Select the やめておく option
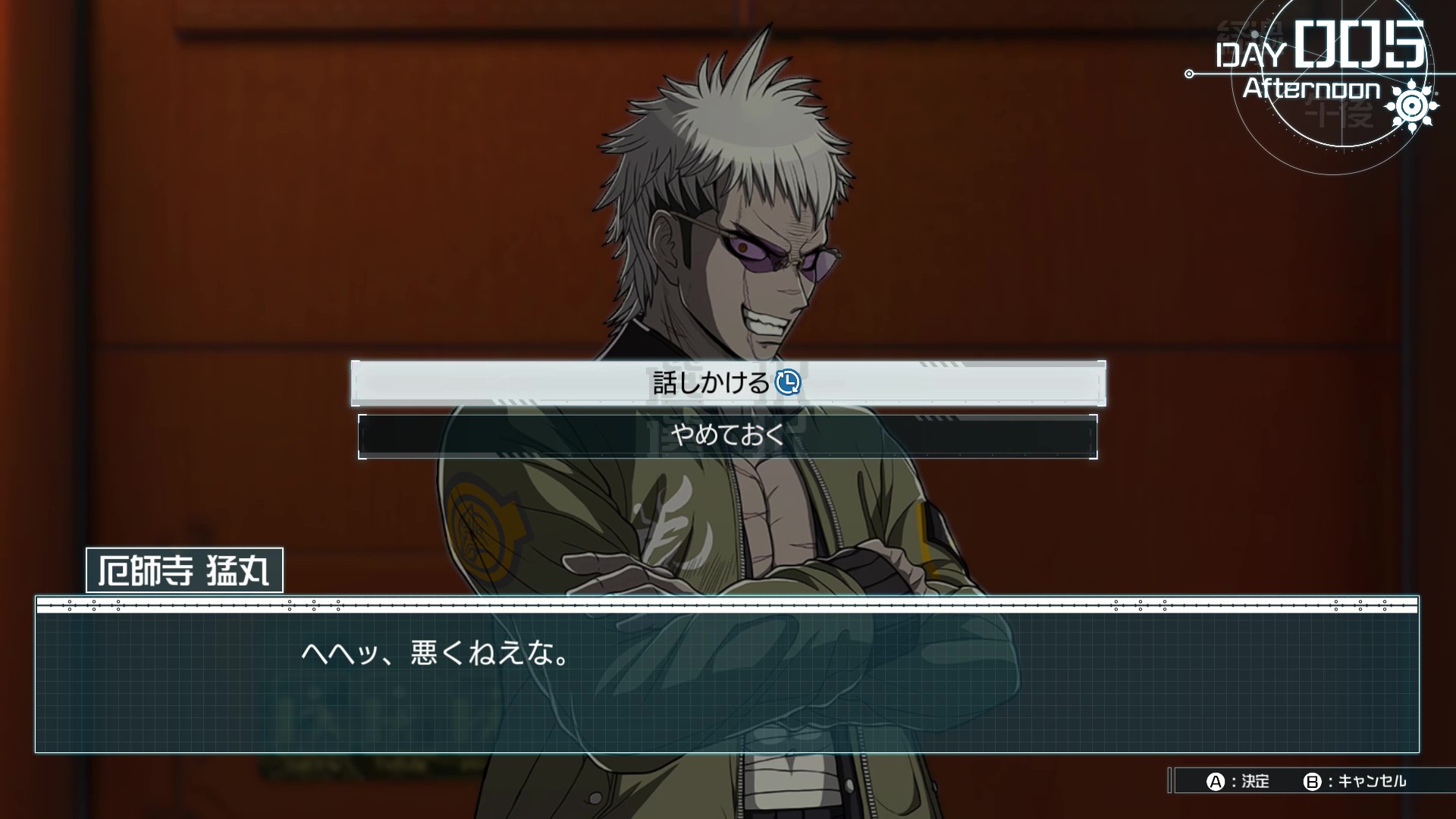Image resolution: width=1456 pixels, height=819 pixels. point(727,436)
